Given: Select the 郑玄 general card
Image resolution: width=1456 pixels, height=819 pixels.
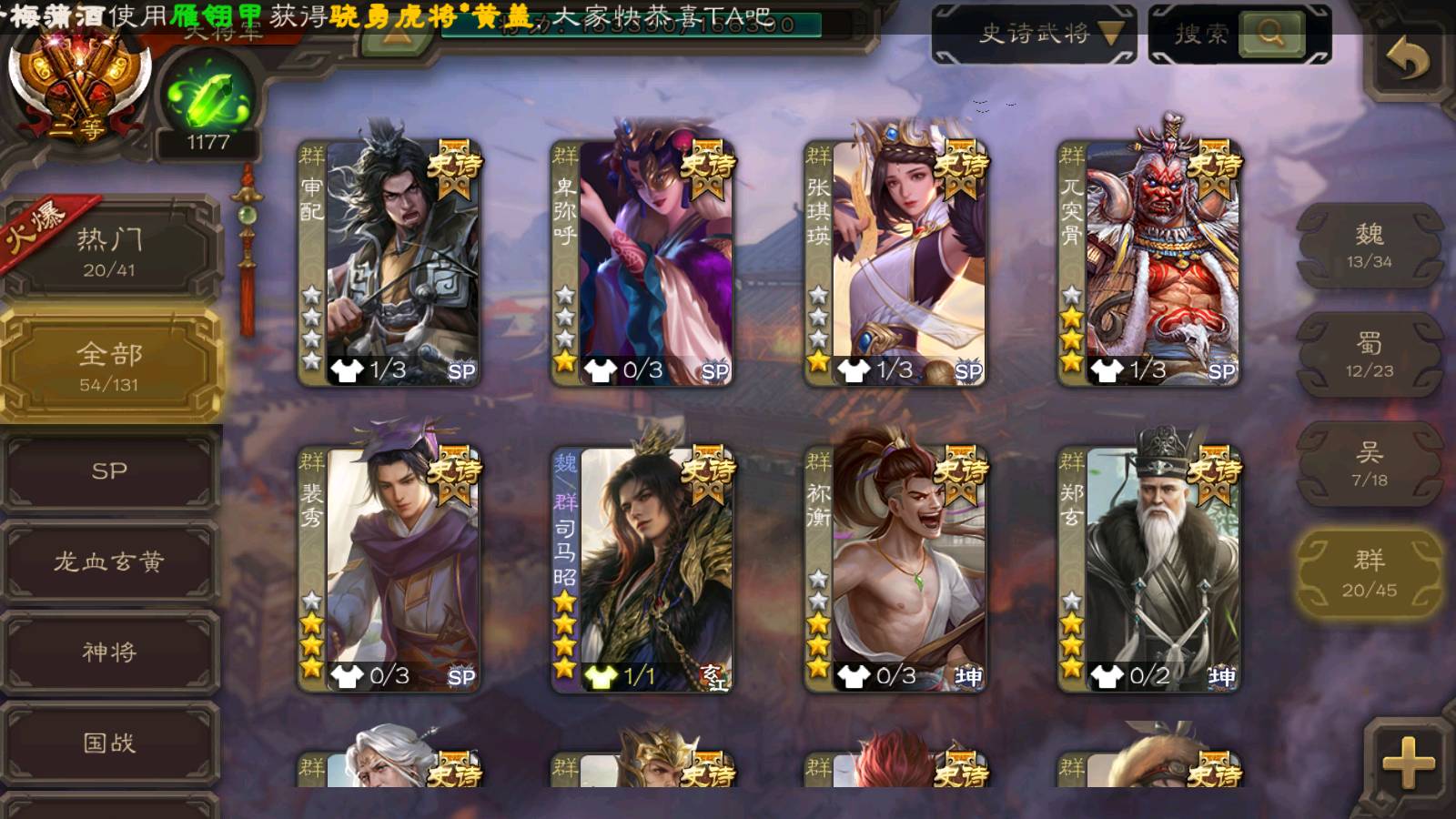Looking at the screenshot, I should click(x=1150, y=569).
